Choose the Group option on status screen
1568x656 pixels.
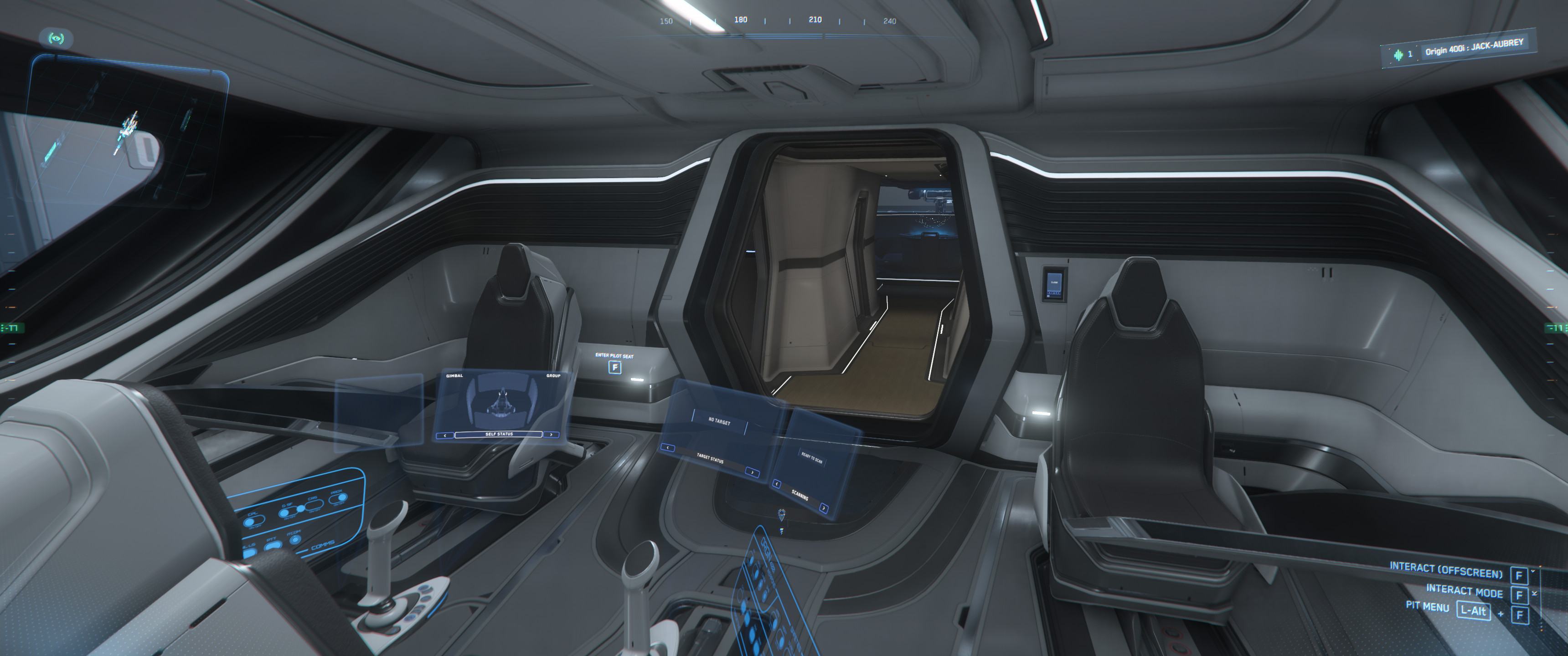553,376
